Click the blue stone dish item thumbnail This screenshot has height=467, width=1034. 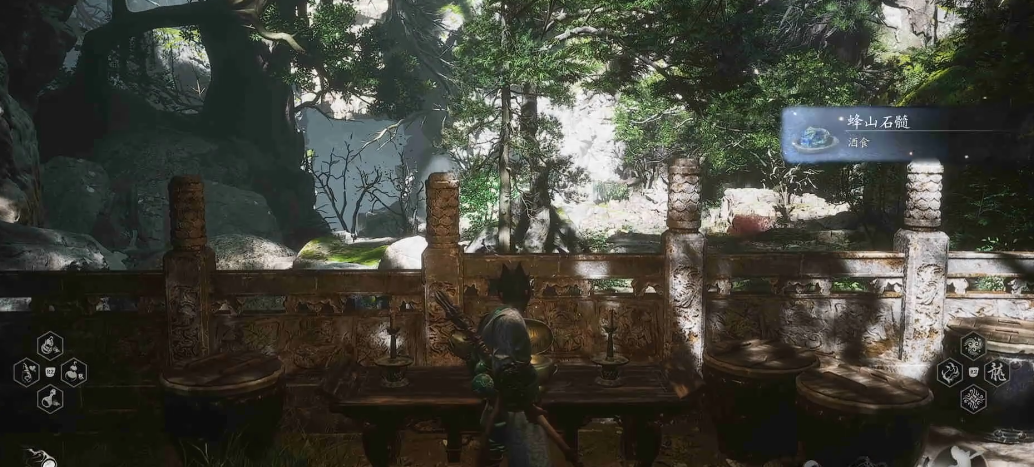click(815, 136)
